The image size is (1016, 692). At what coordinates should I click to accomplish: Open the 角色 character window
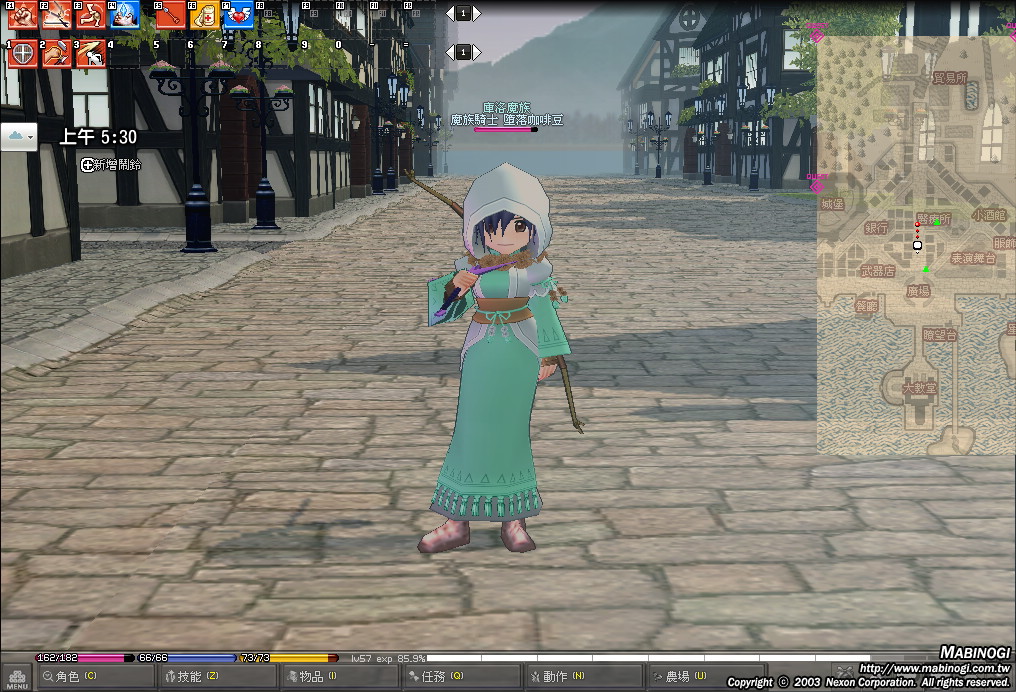[x=95, y=677]
